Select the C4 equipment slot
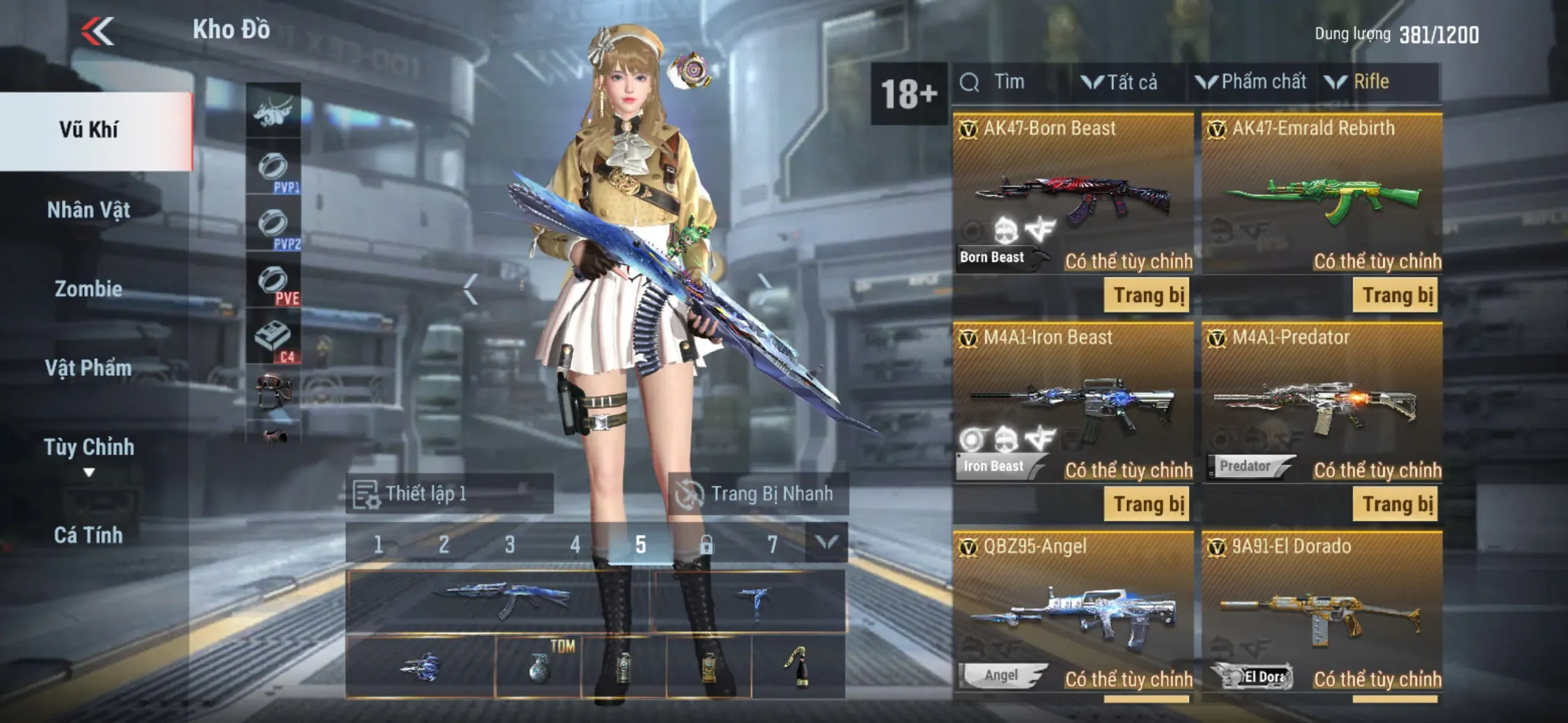1568x723 pixels. pyautogui.click(x=274, y=339)
